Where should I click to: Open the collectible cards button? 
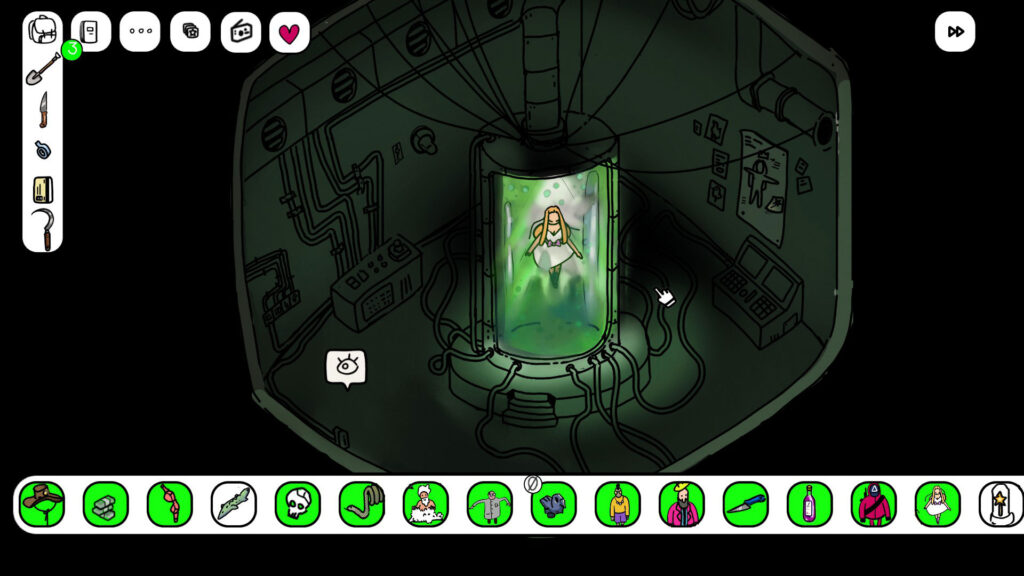coord(190,32)
